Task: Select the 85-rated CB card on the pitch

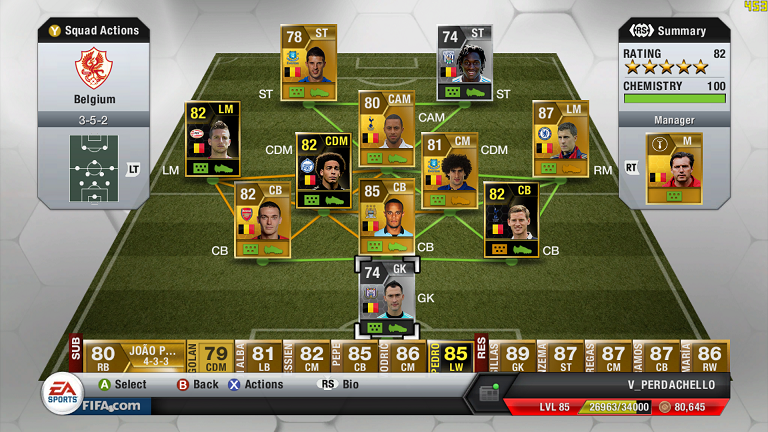Action: pos(386,215)
